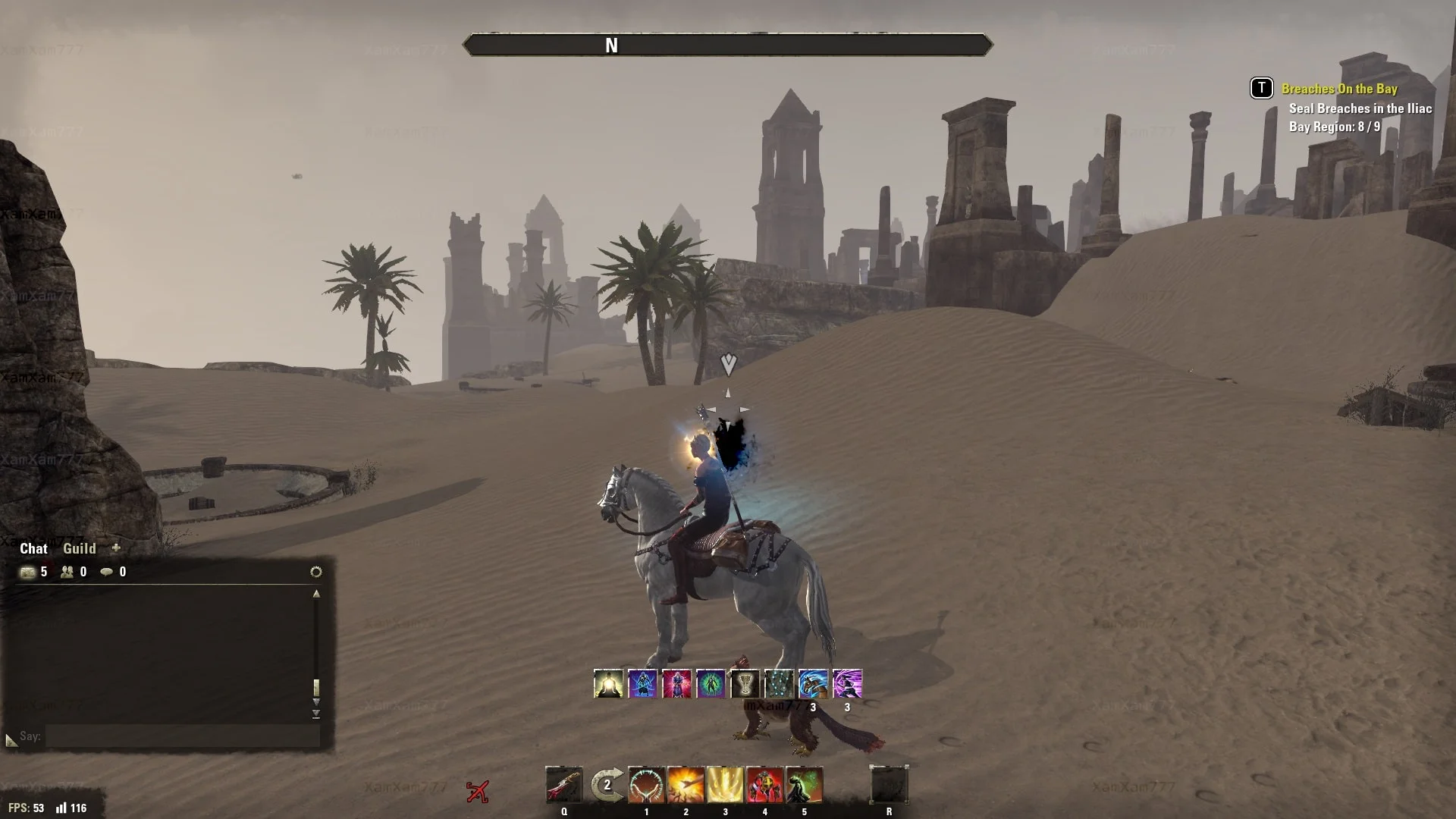The image size is (1456, 819).
Task: Trigger the golden light burst ability
Action: (x=725, y=785)
